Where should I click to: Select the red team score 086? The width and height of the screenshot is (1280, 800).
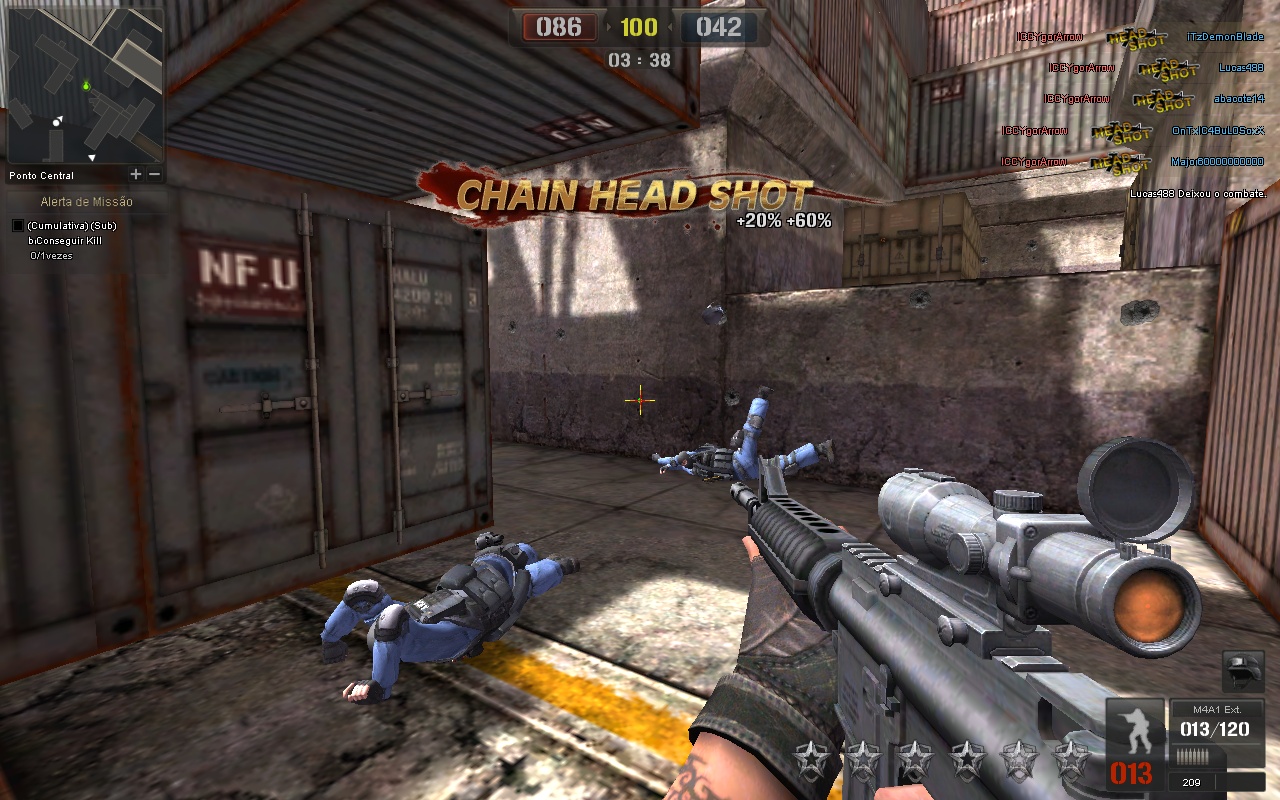coord(560,27)
